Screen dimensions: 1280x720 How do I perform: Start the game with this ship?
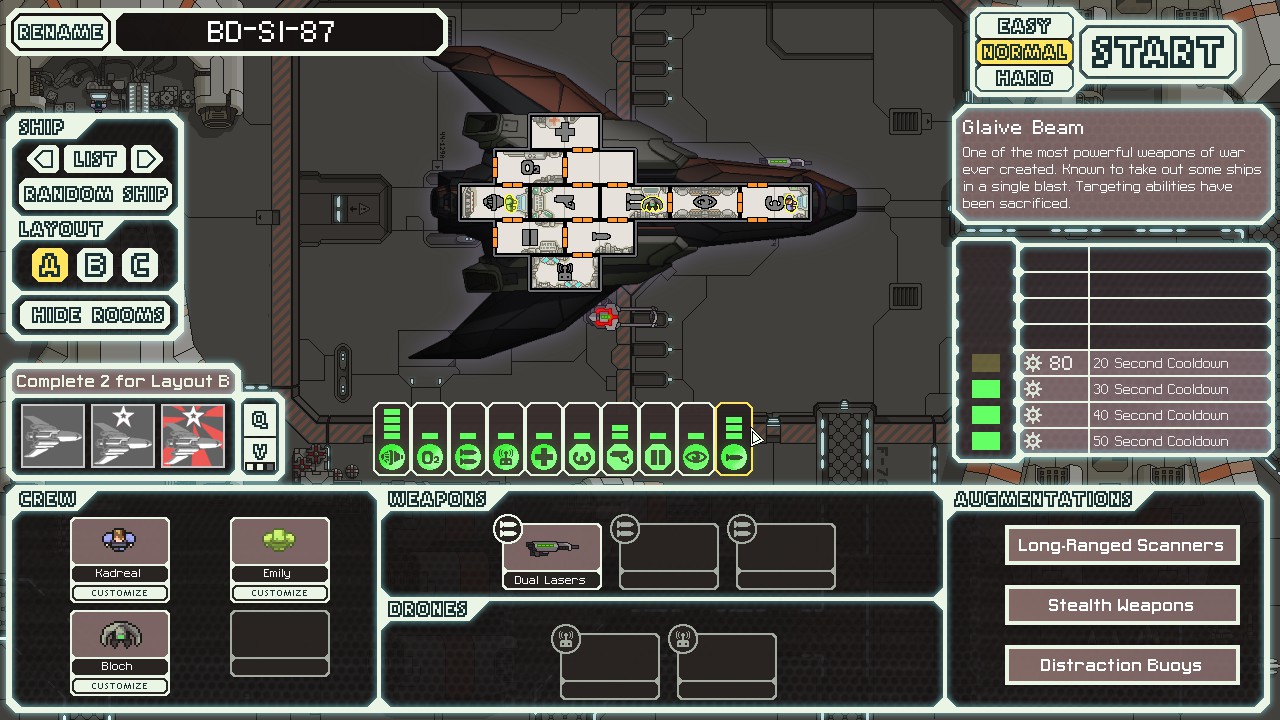point(1158,52)
